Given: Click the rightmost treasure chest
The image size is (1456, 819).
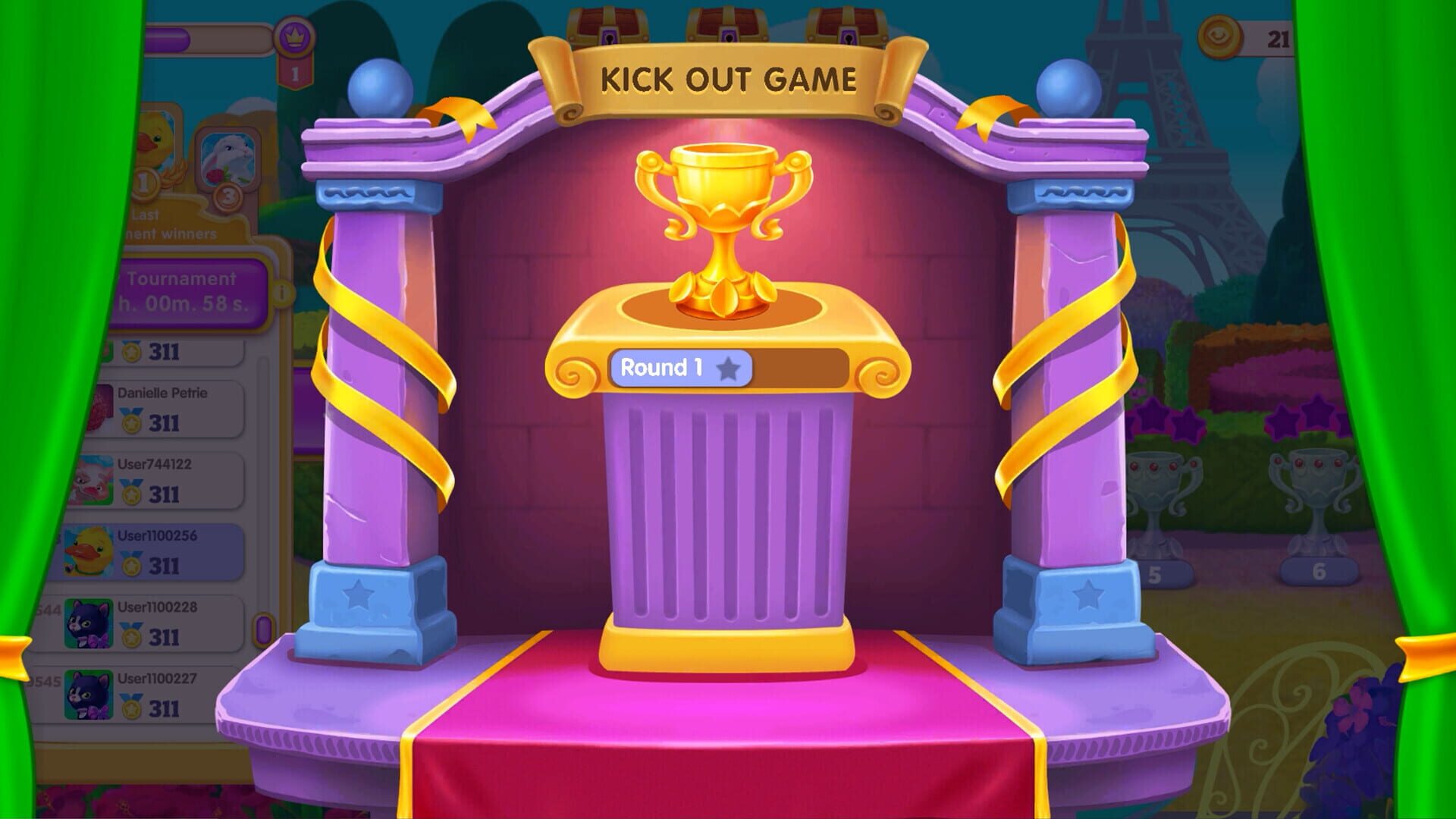Looking at the screenshot, I should (x=846, y=23).
